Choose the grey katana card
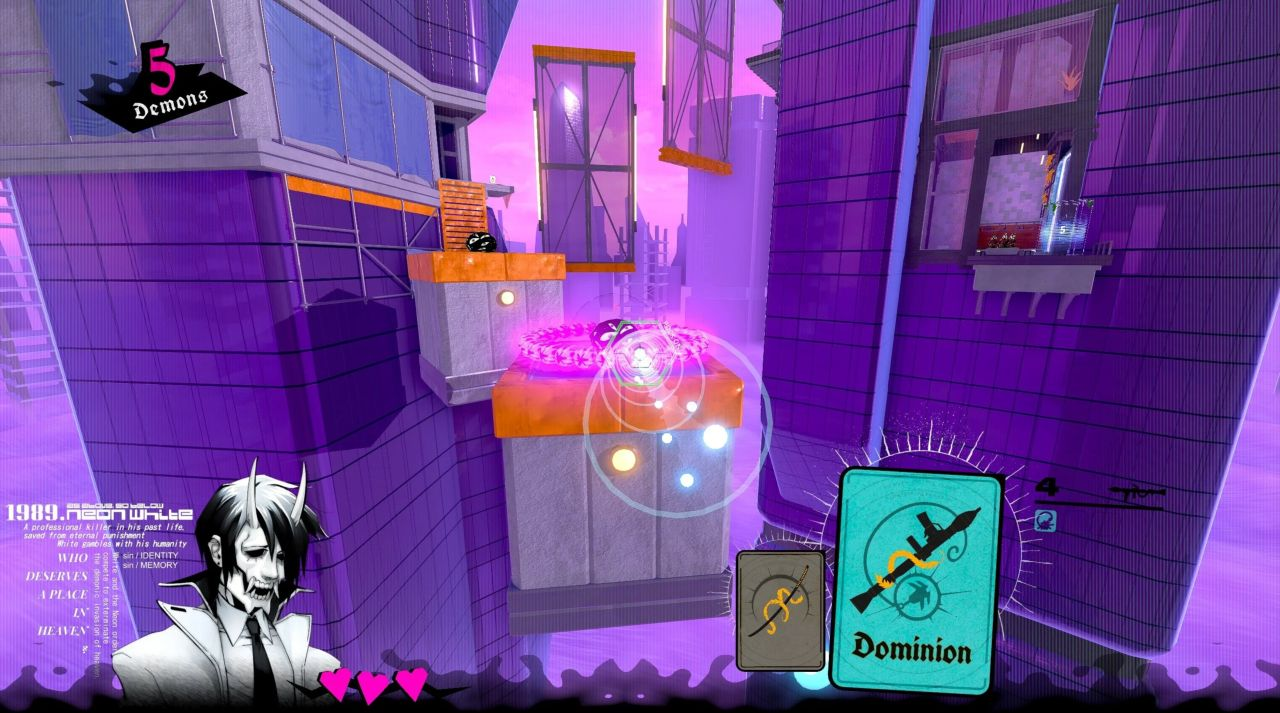The image size is (1280, 713). (780, 609)
